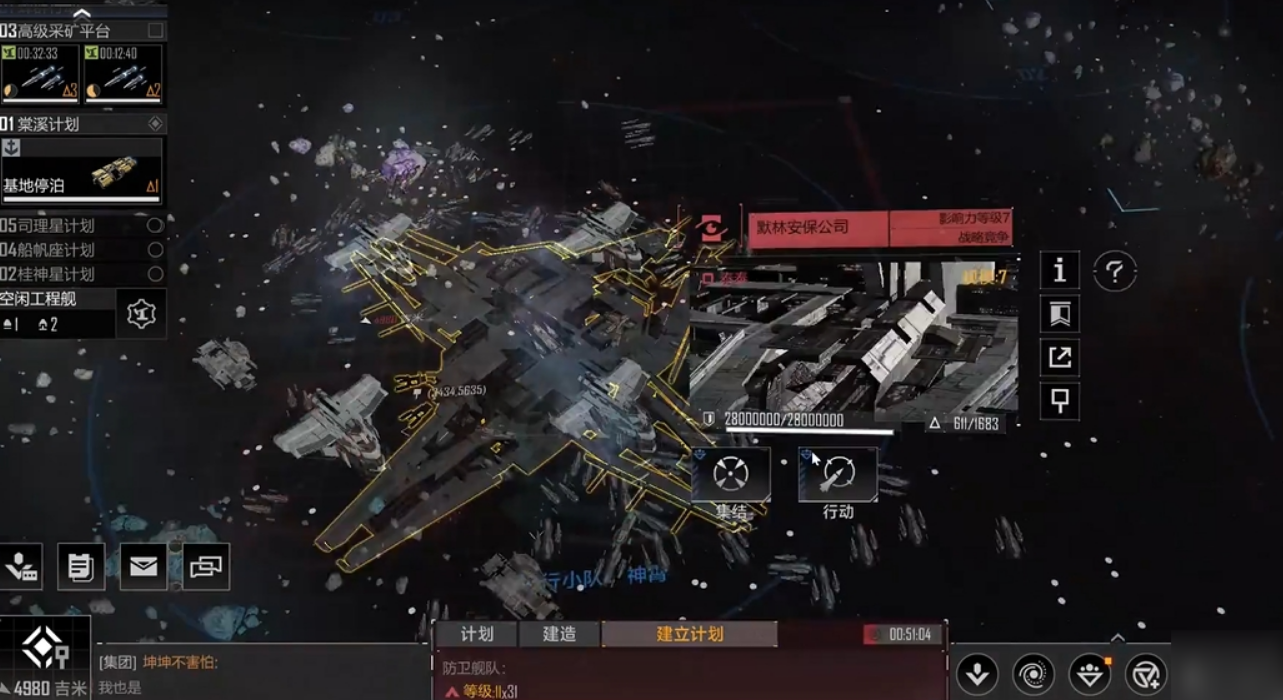
Task: Open the 建立计划 tab
Action: [x=689, y=634]
